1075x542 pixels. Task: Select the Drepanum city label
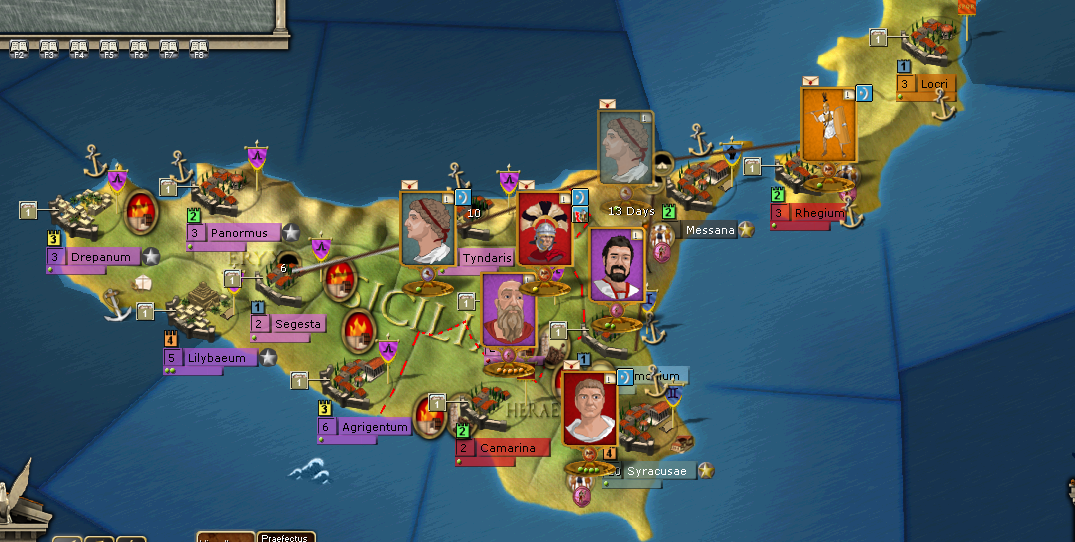coord(100,257)
